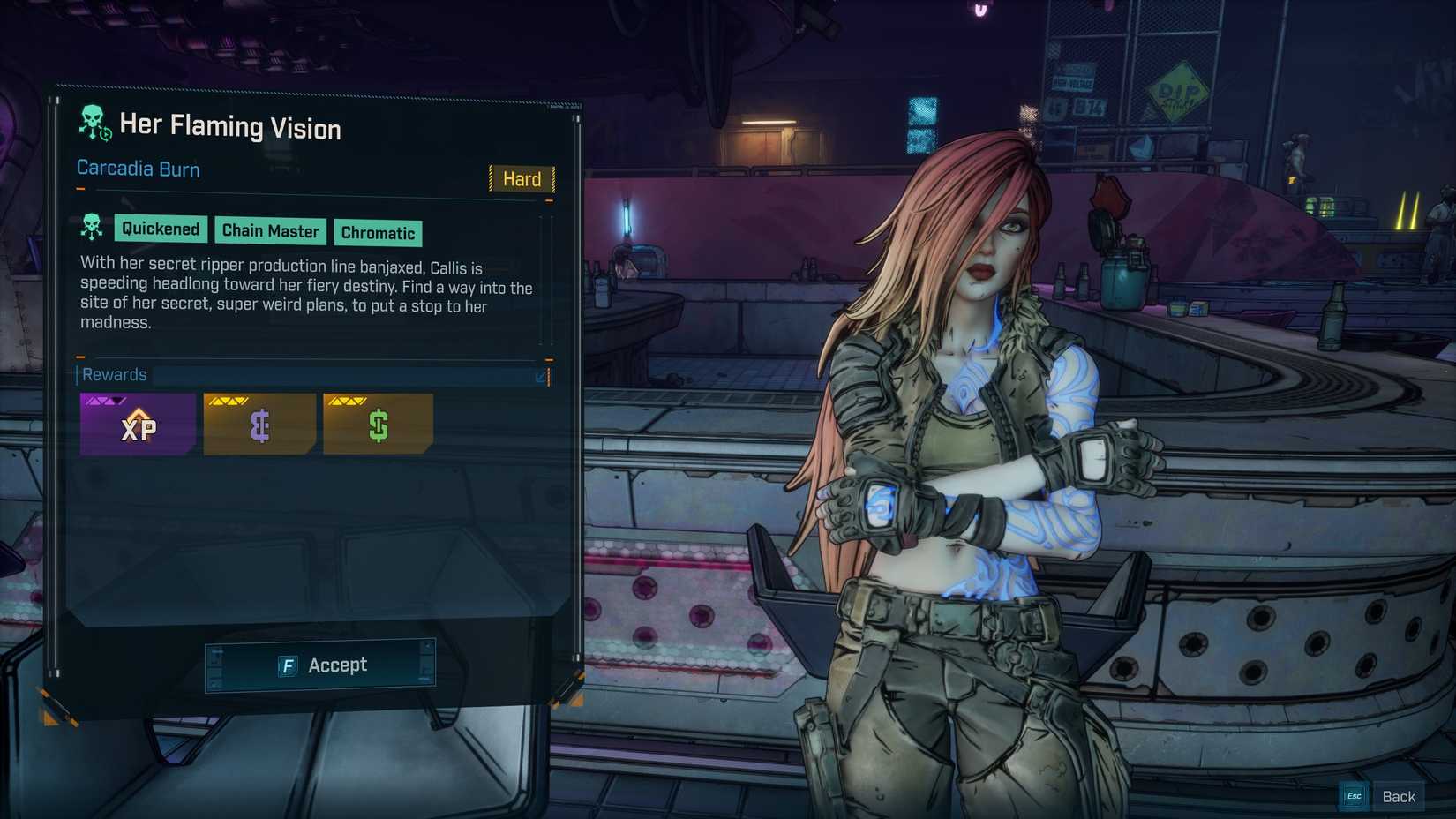1456x819 pixels.
Task: Toggle the Chromatic mission modifier
Action: point(378,233)
